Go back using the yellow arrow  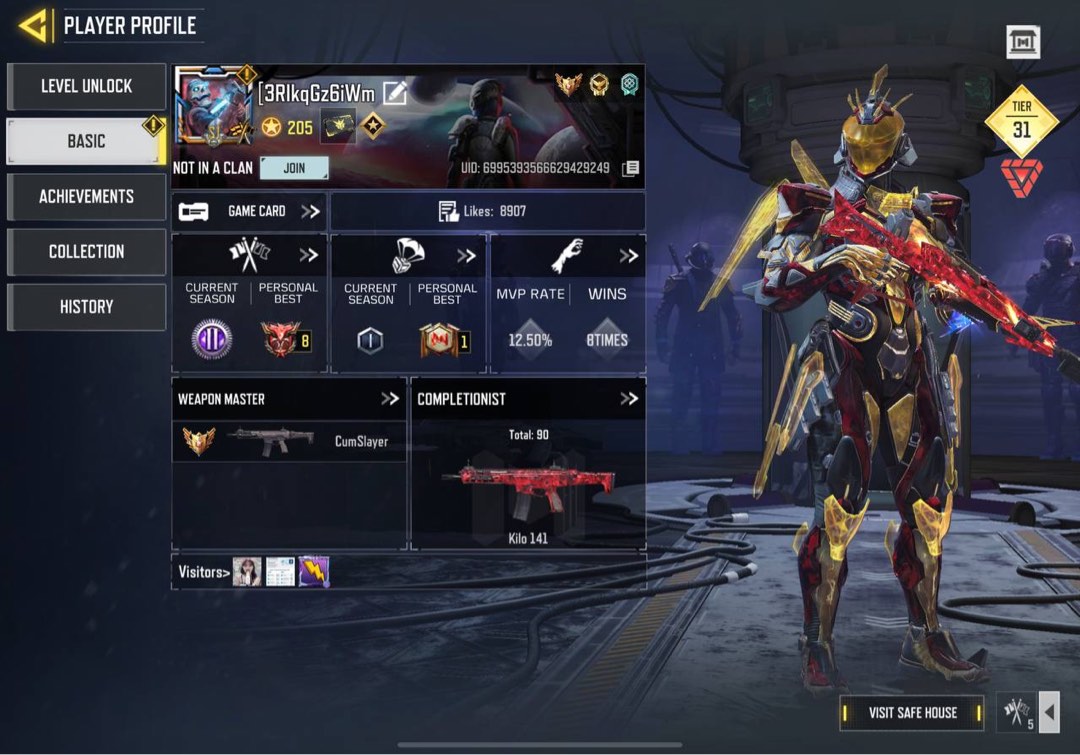coord(33,26)
